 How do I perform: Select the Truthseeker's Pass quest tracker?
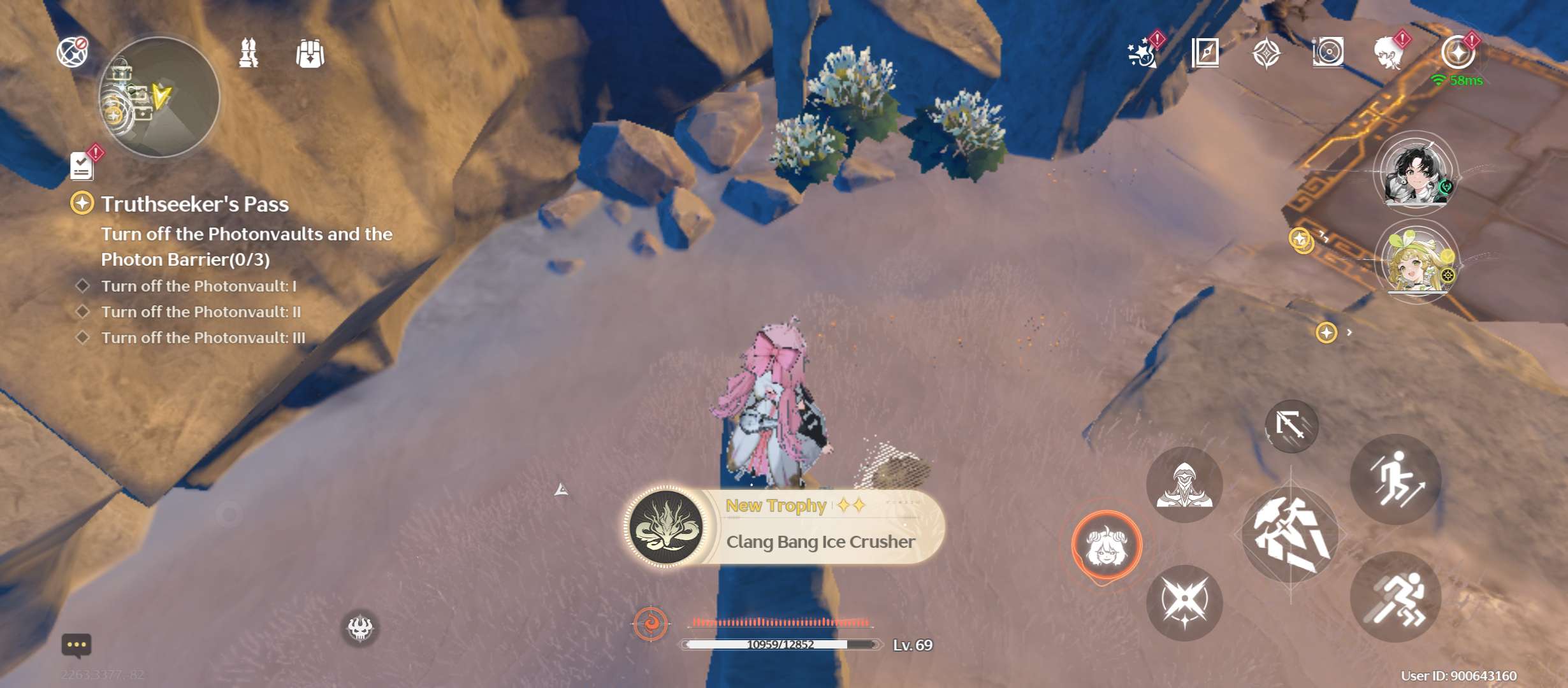click(x=194, y=204)
